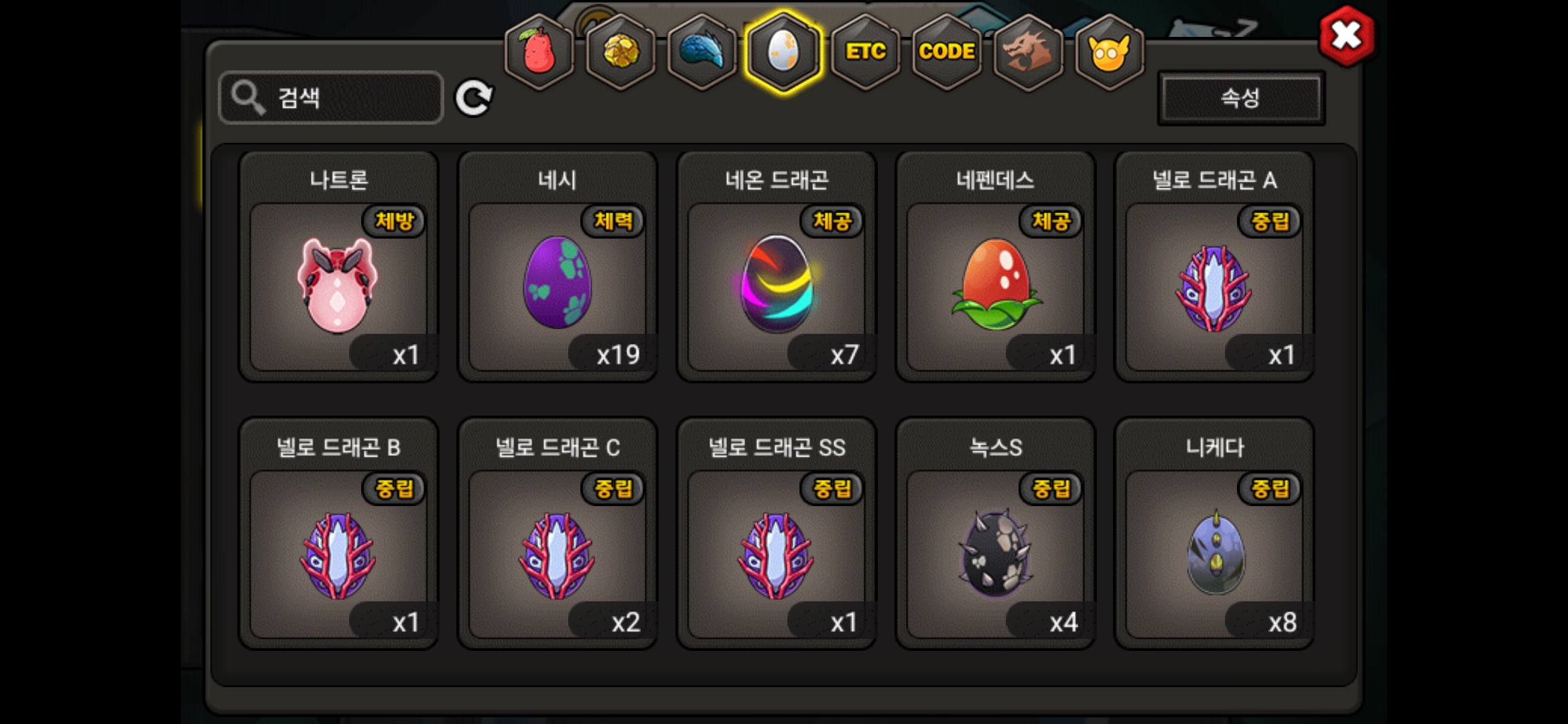Click the 검색 search field

click(x=331, y=98)
